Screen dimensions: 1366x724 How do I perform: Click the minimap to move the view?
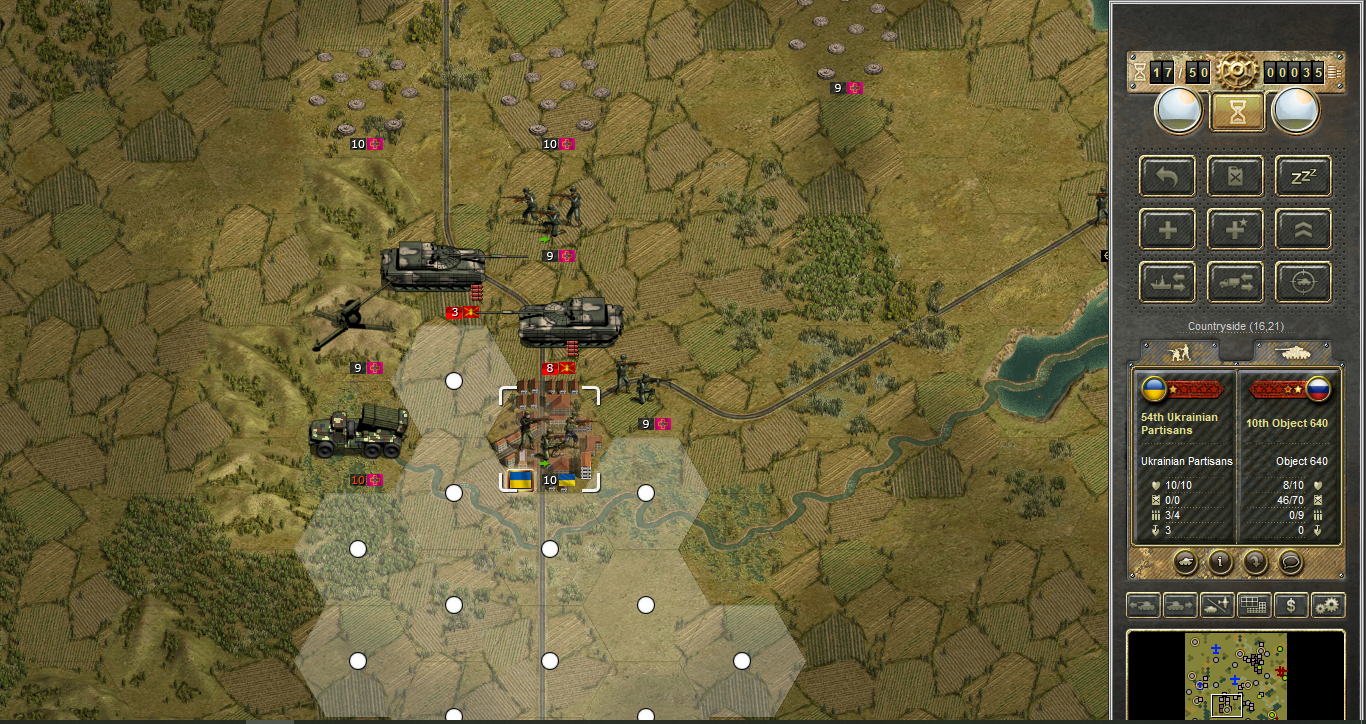pos(1236,675)
